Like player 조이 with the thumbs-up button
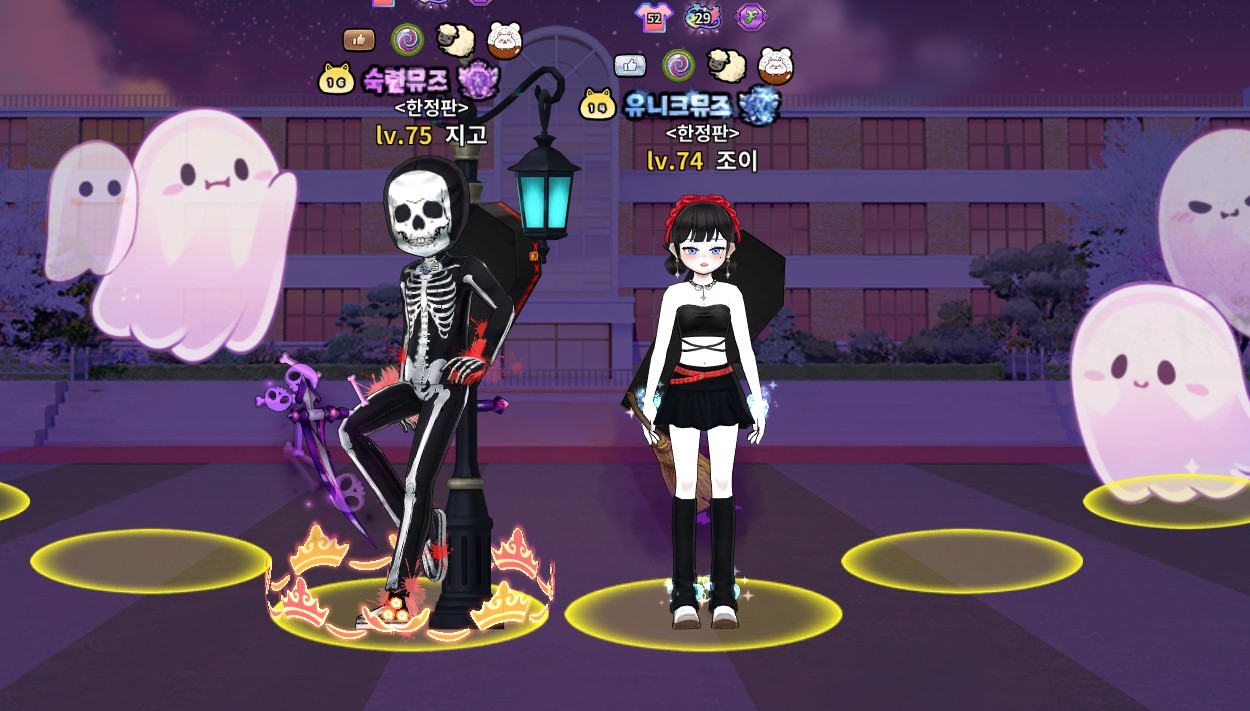Image resolution: width=1250 pixels, height=711 pixels. (630, 65)
